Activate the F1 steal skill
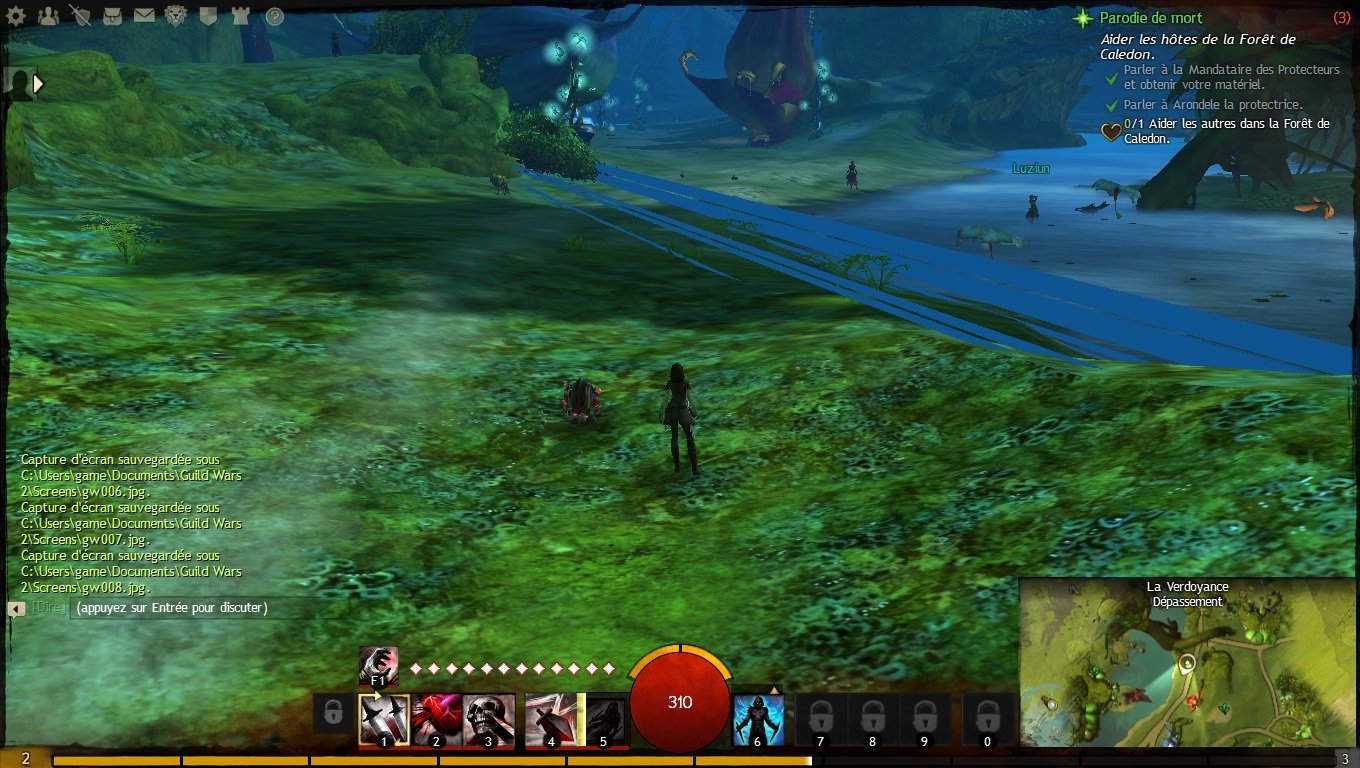This screenshot has height=768, width=1360. click(379, 666)
